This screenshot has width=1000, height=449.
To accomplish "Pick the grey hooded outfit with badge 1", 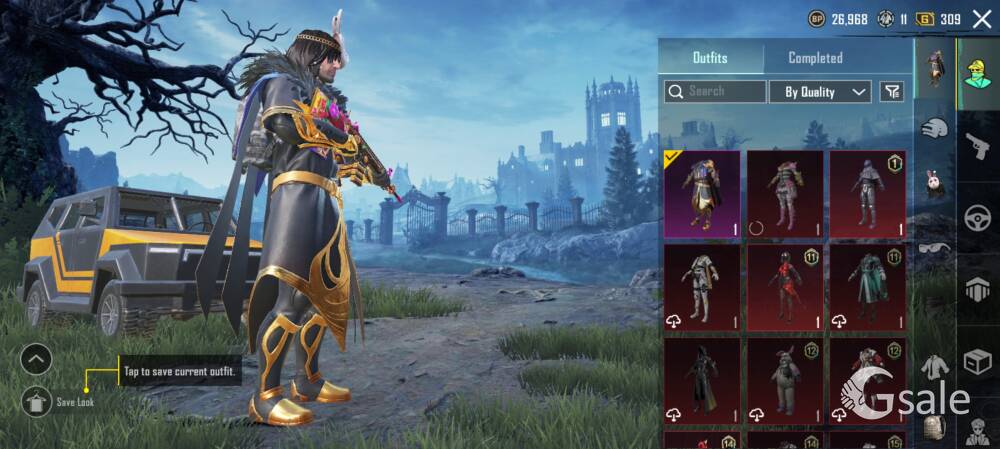I will [x=867, y=194].
